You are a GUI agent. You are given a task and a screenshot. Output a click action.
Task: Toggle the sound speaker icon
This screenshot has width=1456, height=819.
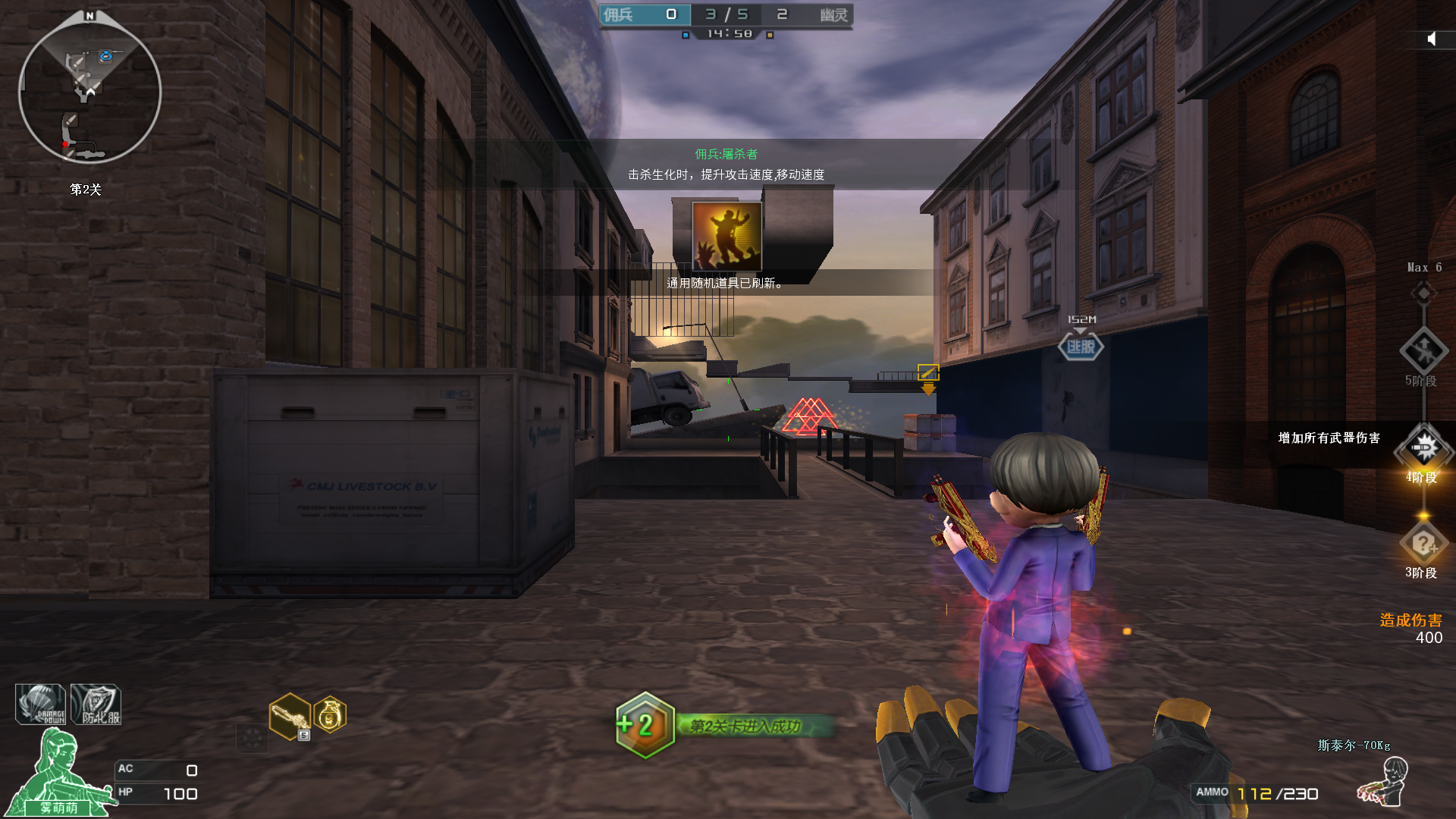[x=1432, y=39]
